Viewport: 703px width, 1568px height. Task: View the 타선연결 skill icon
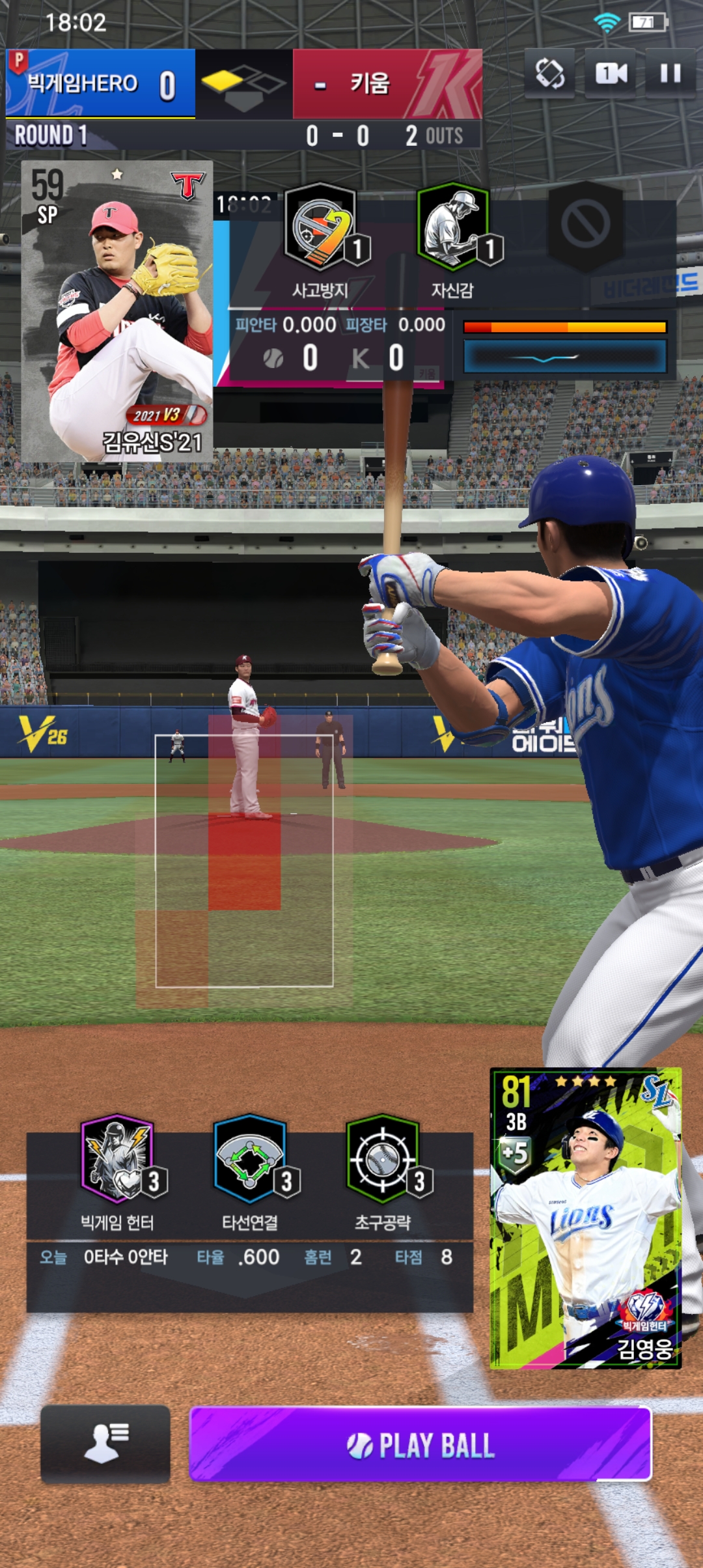pos(251,1159)
